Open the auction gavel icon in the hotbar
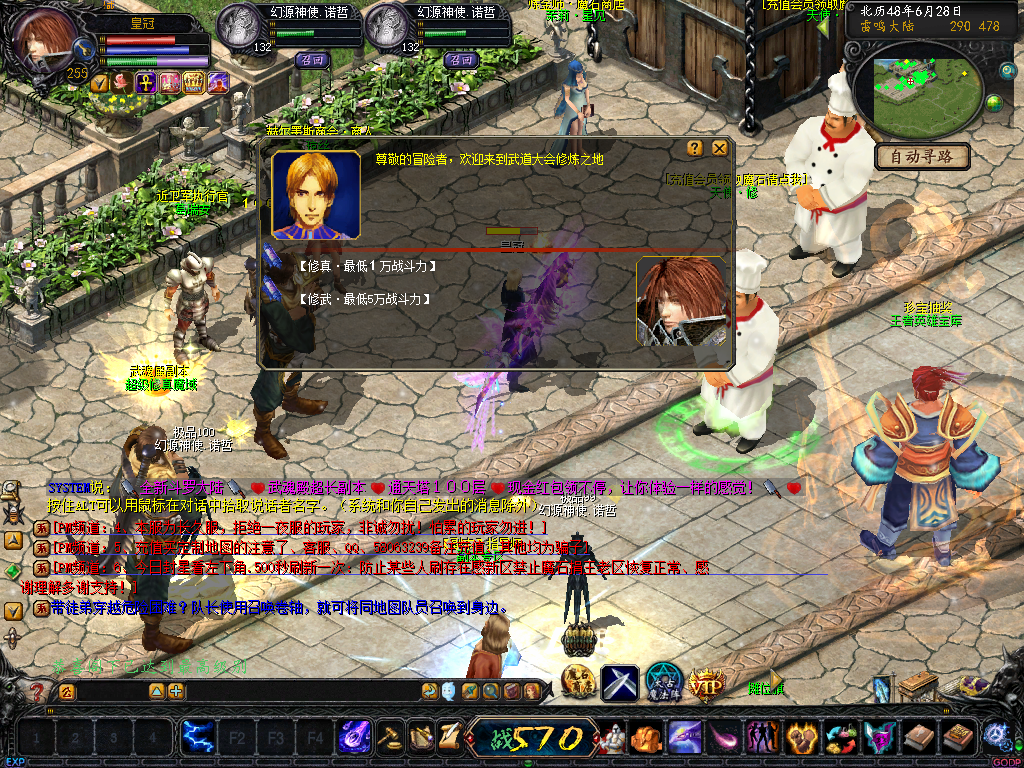1024x768 pixels. pos(390,738)
